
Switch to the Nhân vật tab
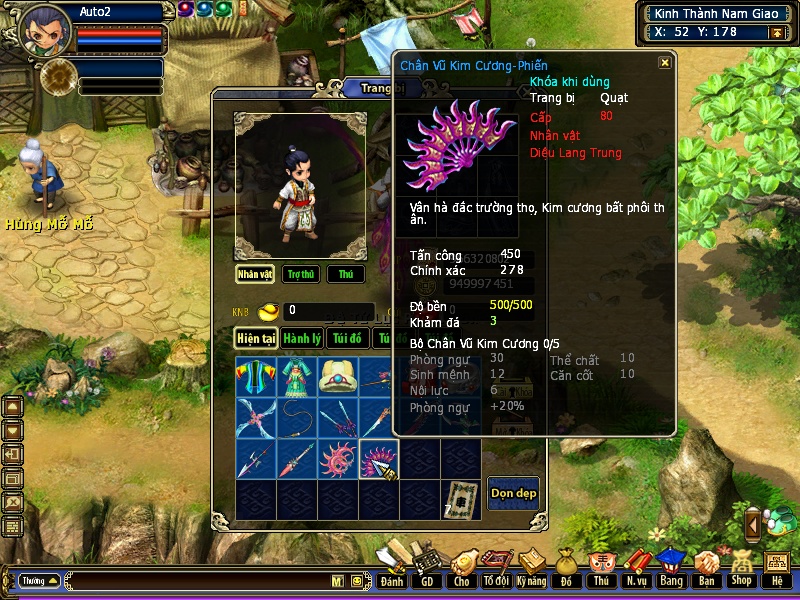(x=255, y=274)
